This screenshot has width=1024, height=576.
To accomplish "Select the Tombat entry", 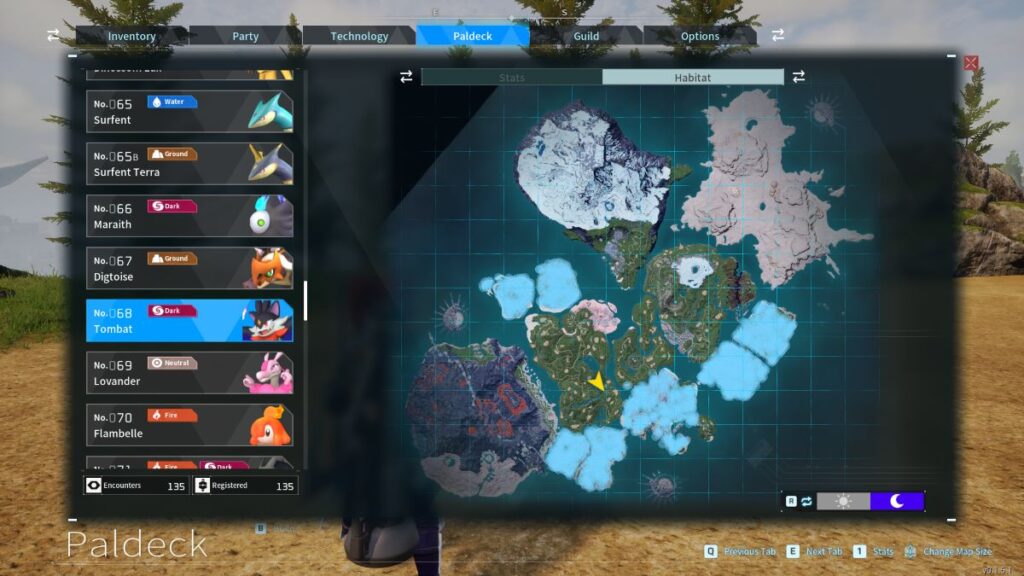I will tap(190, 320).
